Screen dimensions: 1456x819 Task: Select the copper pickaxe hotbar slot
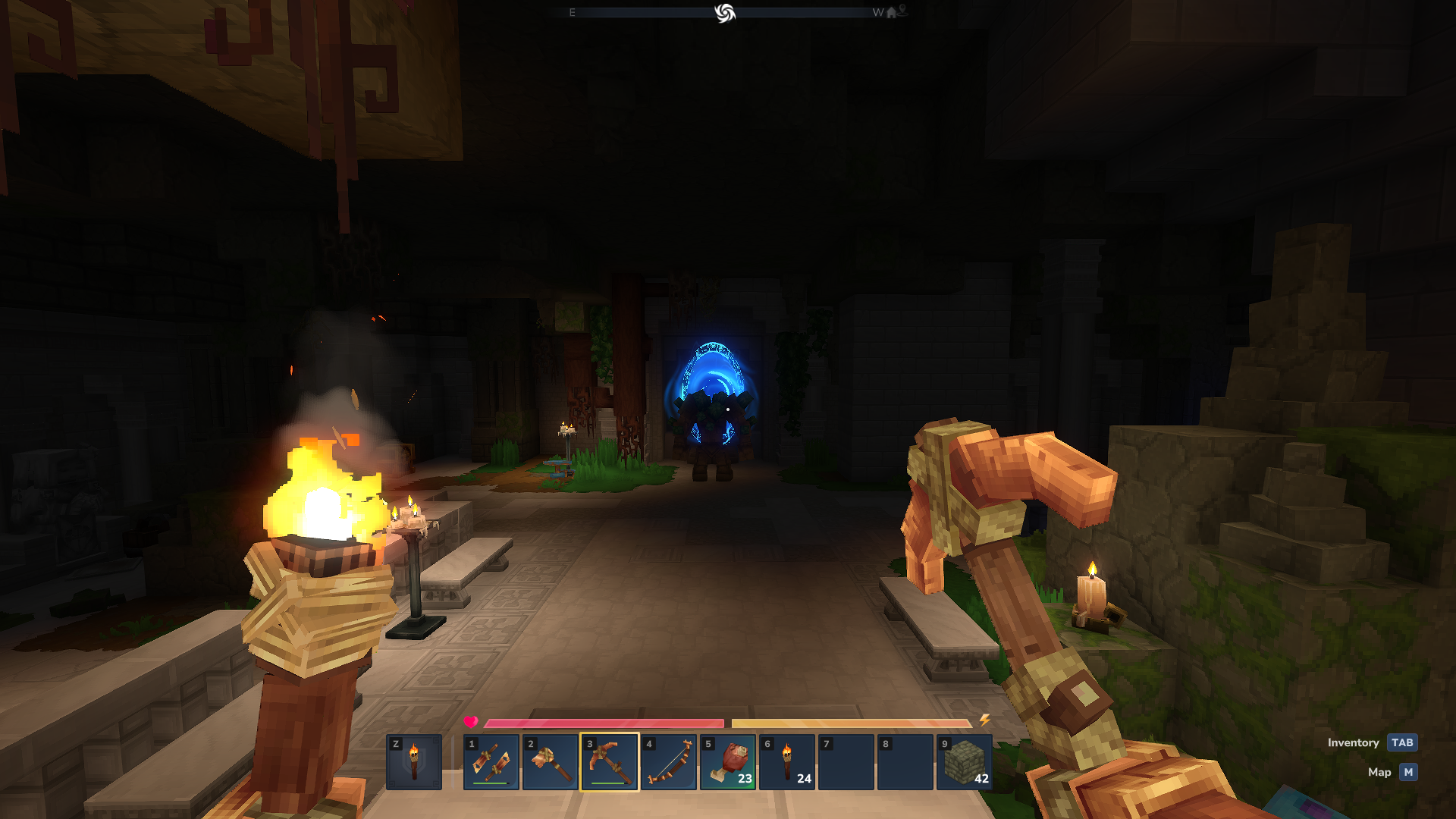tap(610, 762)
